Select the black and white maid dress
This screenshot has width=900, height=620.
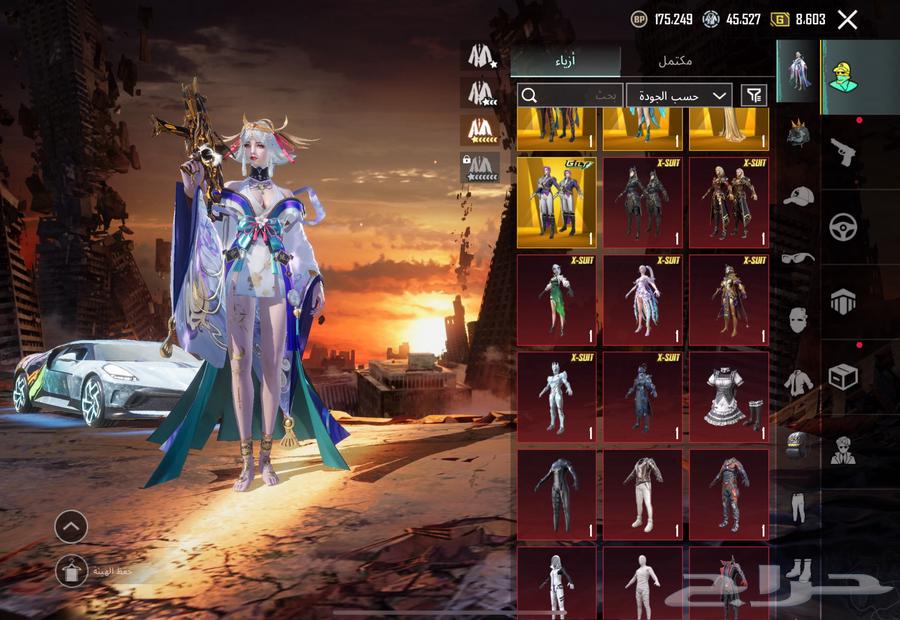click(728, 397)
